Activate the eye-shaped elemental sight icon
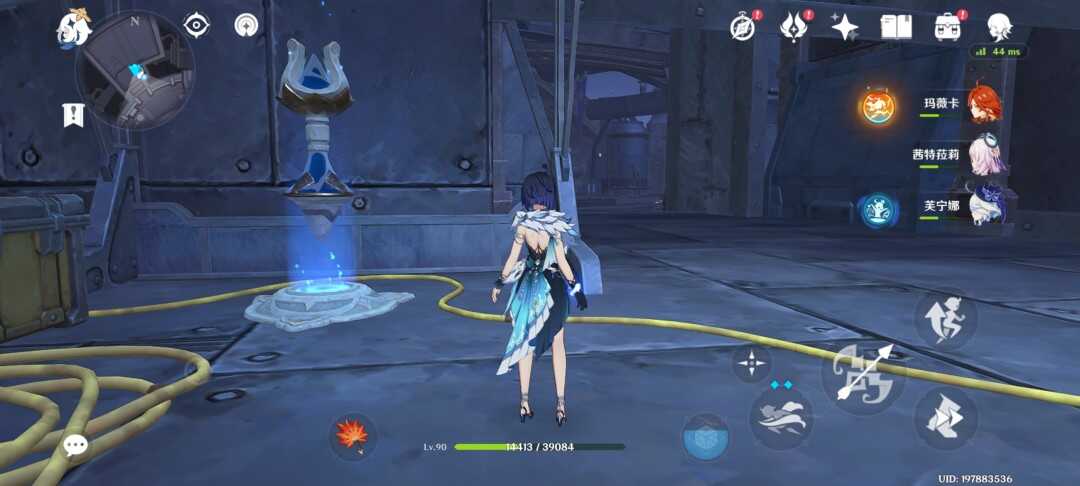1080x486 pixels. [x=197, y=25]
